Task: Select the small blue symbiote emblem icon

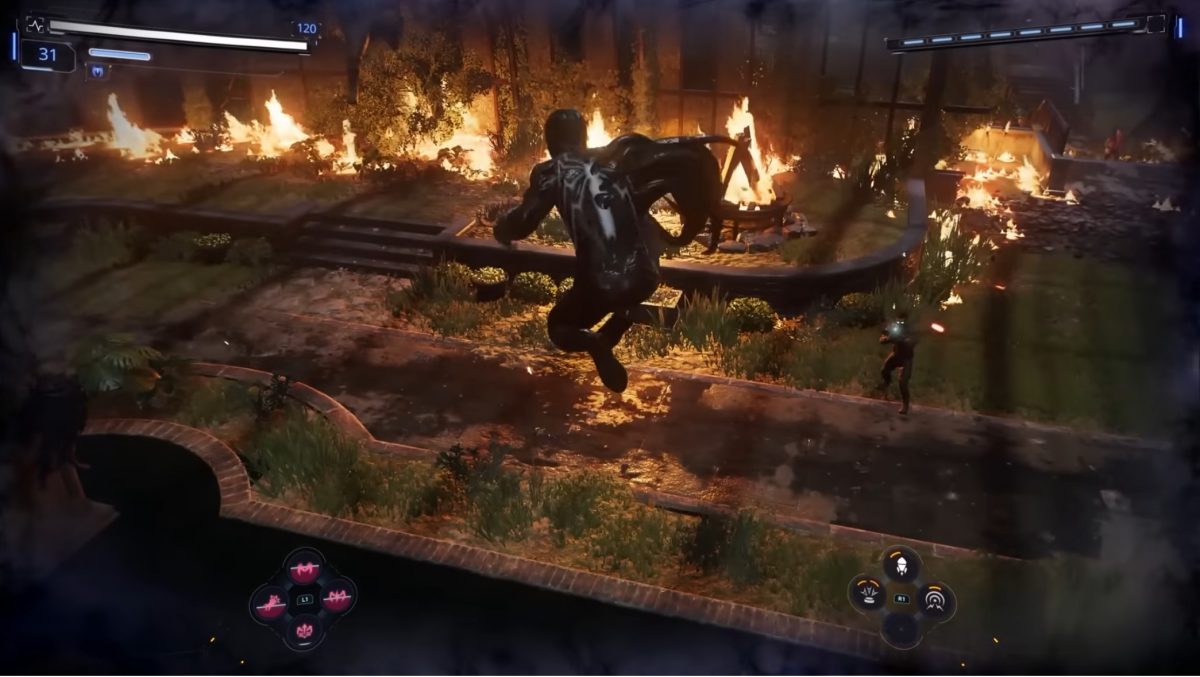Action: tap(98, 71)
